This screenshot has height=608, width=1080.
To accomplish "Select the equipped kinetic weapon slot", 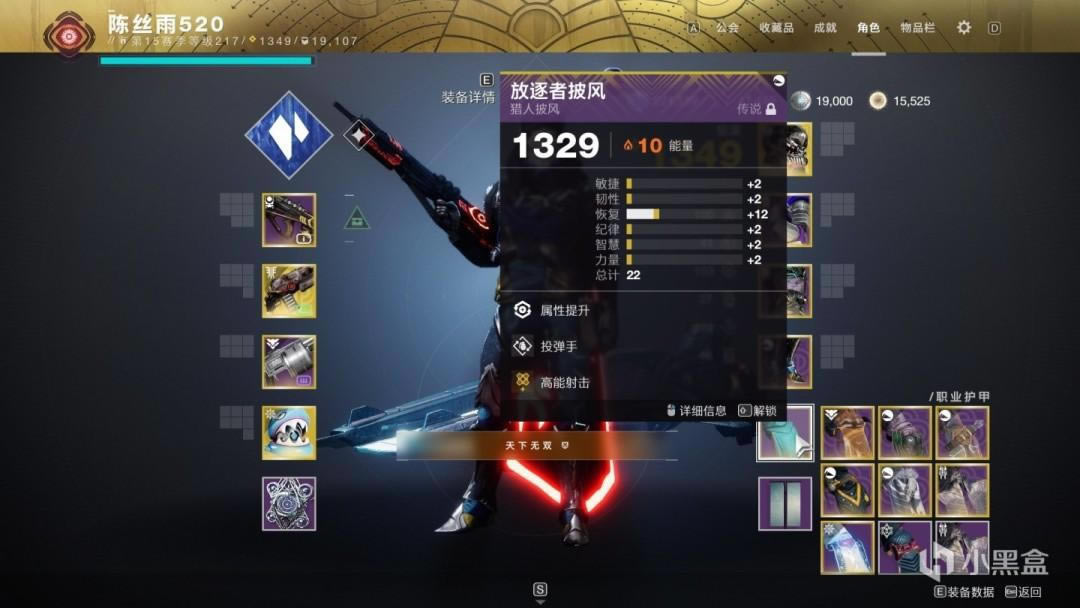I will (x=289, y=220).
